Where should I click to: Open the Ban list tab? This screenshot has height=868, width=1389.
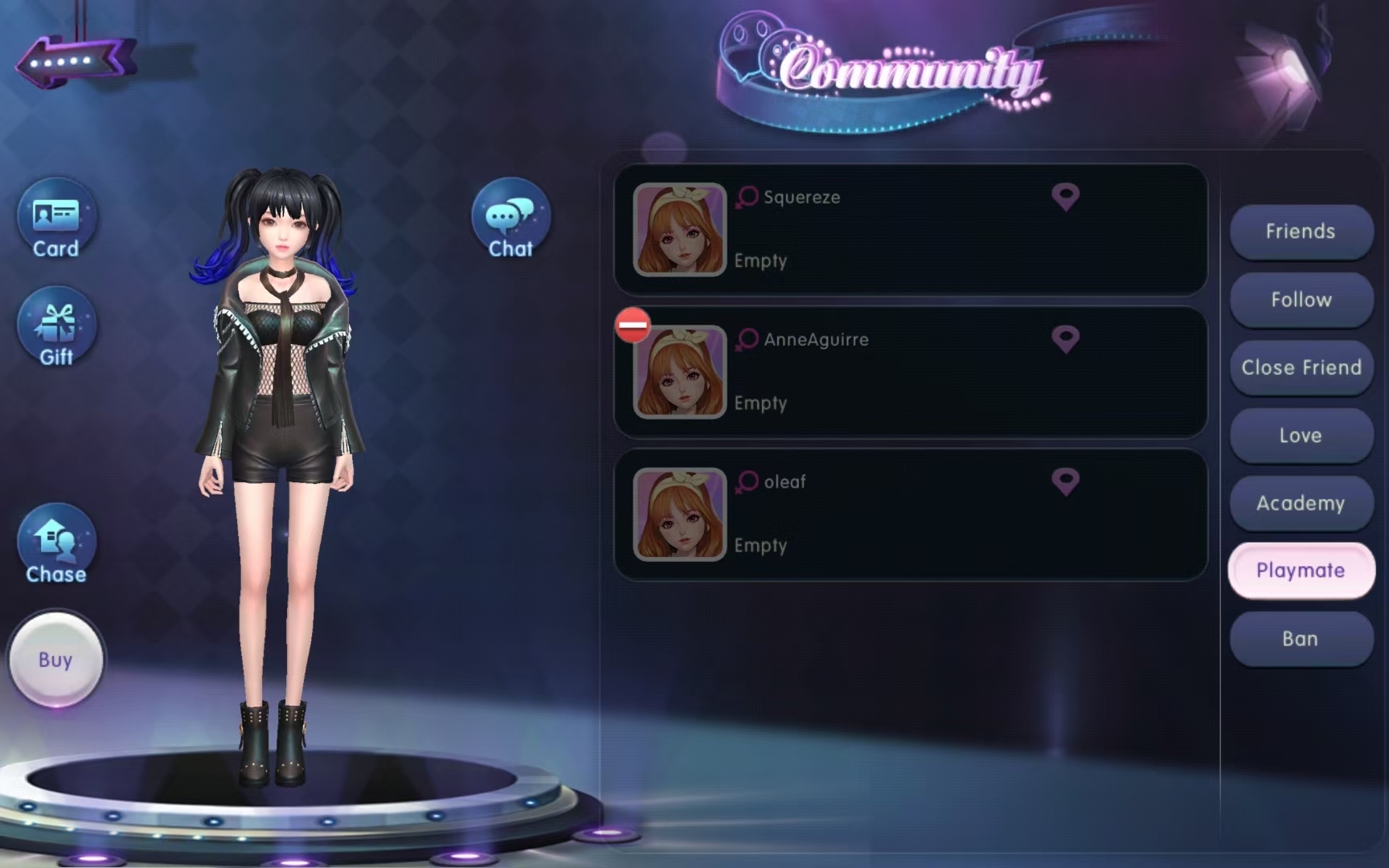click(x=1301, y=639)
